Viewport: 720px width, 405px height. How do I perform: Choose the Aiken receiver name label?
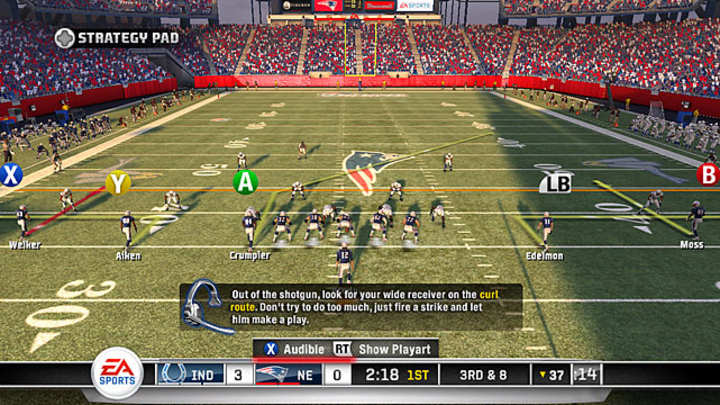click(127, 256)
